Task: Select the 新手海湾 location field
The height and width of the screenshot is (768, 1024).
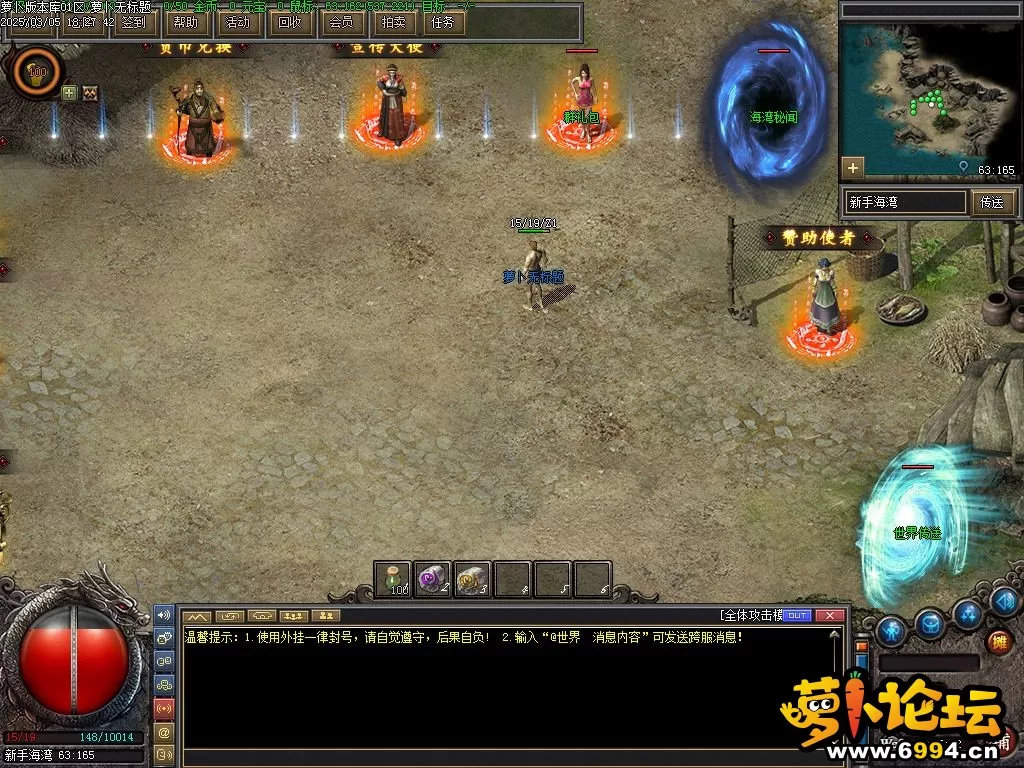Action: coord(906,202)
